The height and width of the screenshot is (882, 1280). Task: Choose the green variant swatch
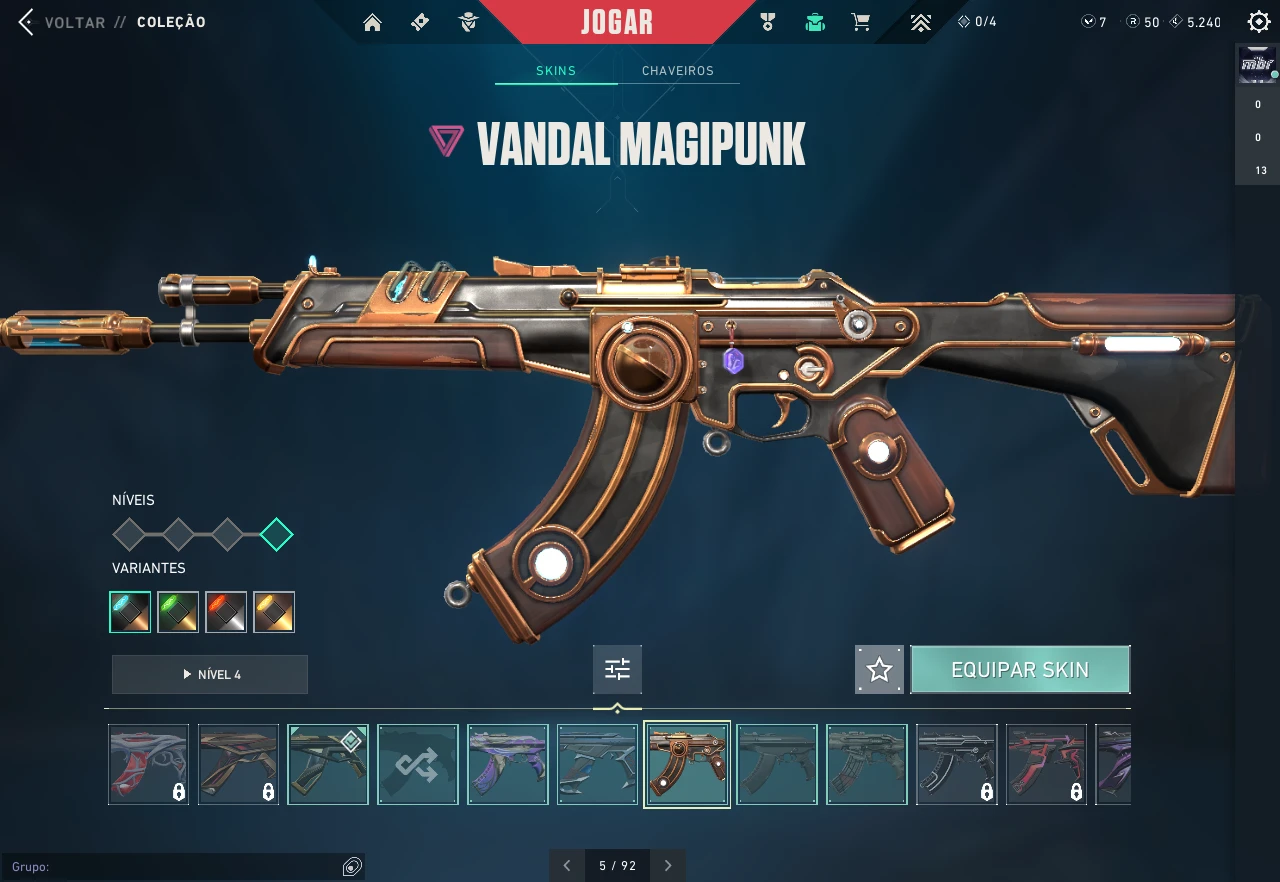[178, 612]
